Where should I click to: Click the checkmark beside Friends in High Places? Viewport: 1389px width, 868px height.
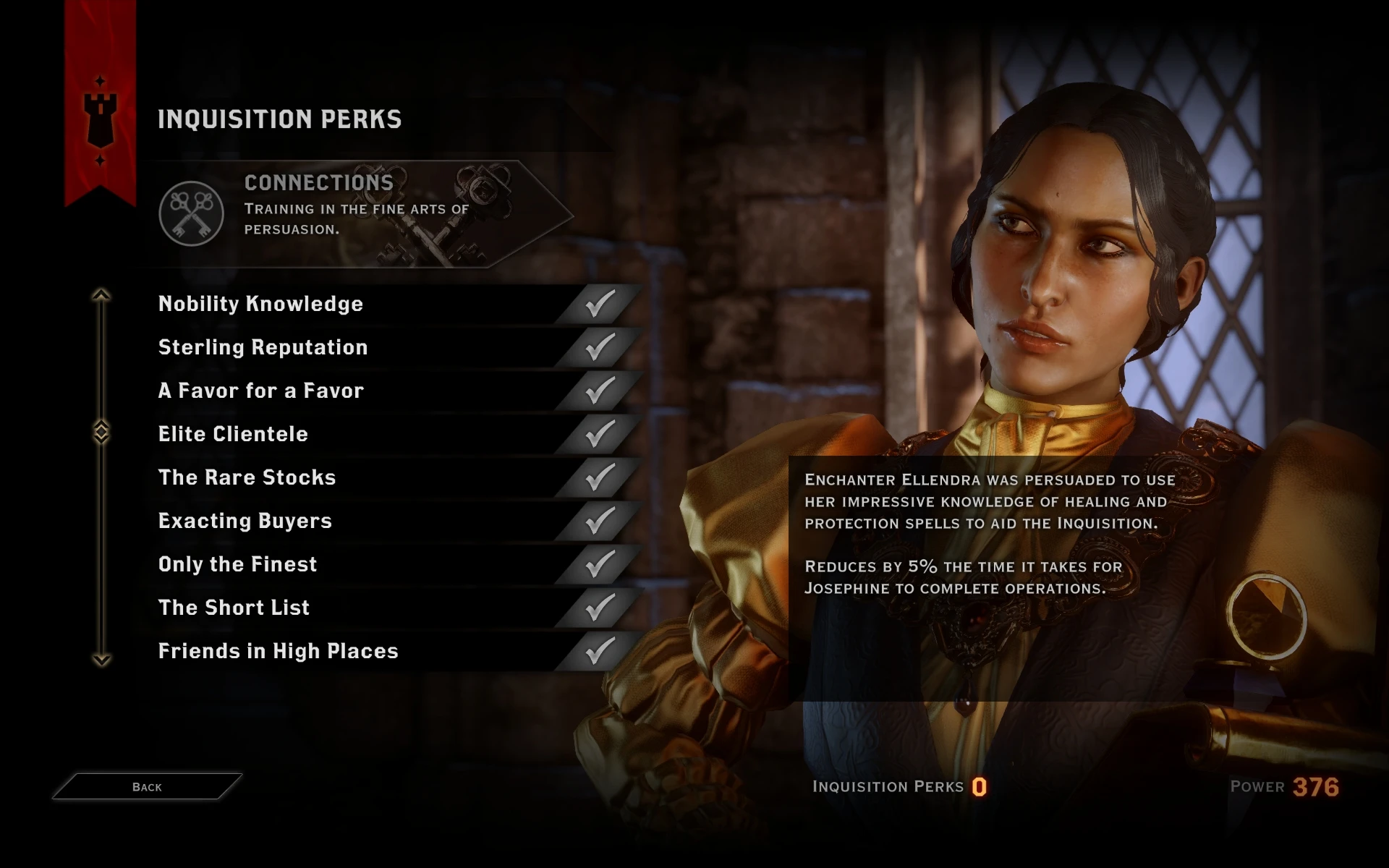(599, 650)
